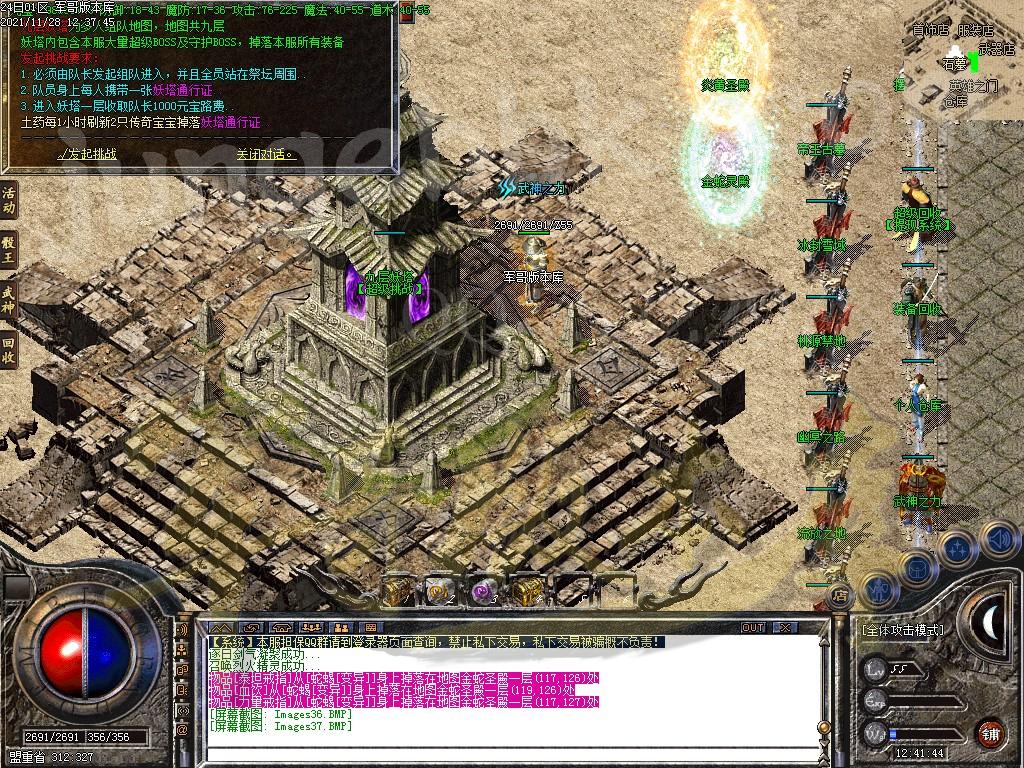Open the 武神 side button

pyautogui.click(x=9, y=298)
